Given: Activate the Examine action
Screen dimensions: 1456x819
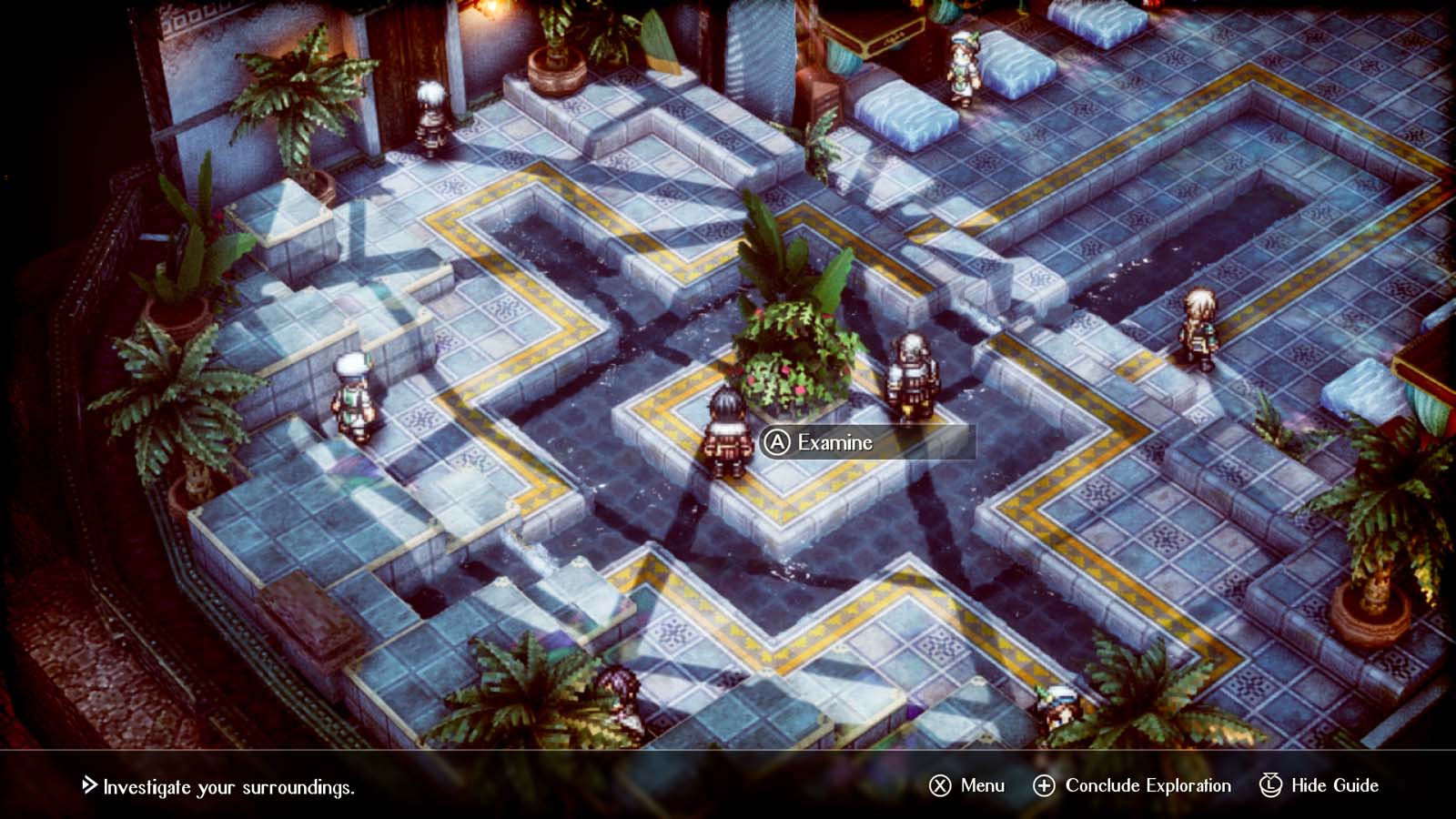Looking at the screenshot, I should [834, 443].
